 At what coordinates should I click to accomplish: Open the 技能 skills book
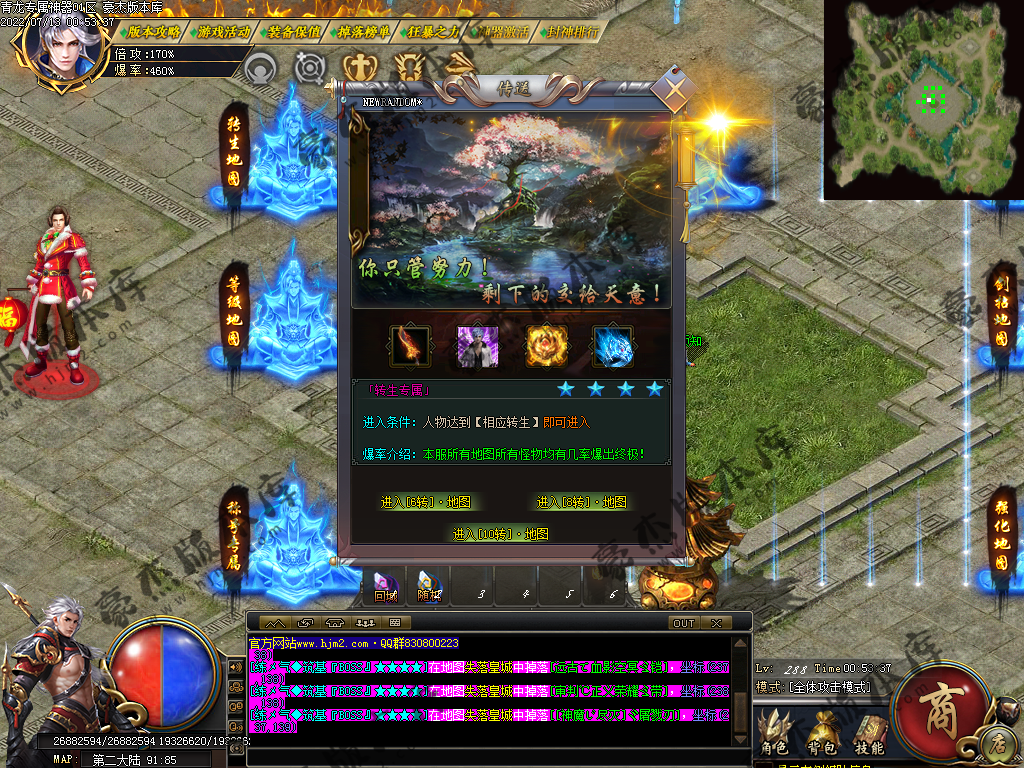(x=868, y=734)
